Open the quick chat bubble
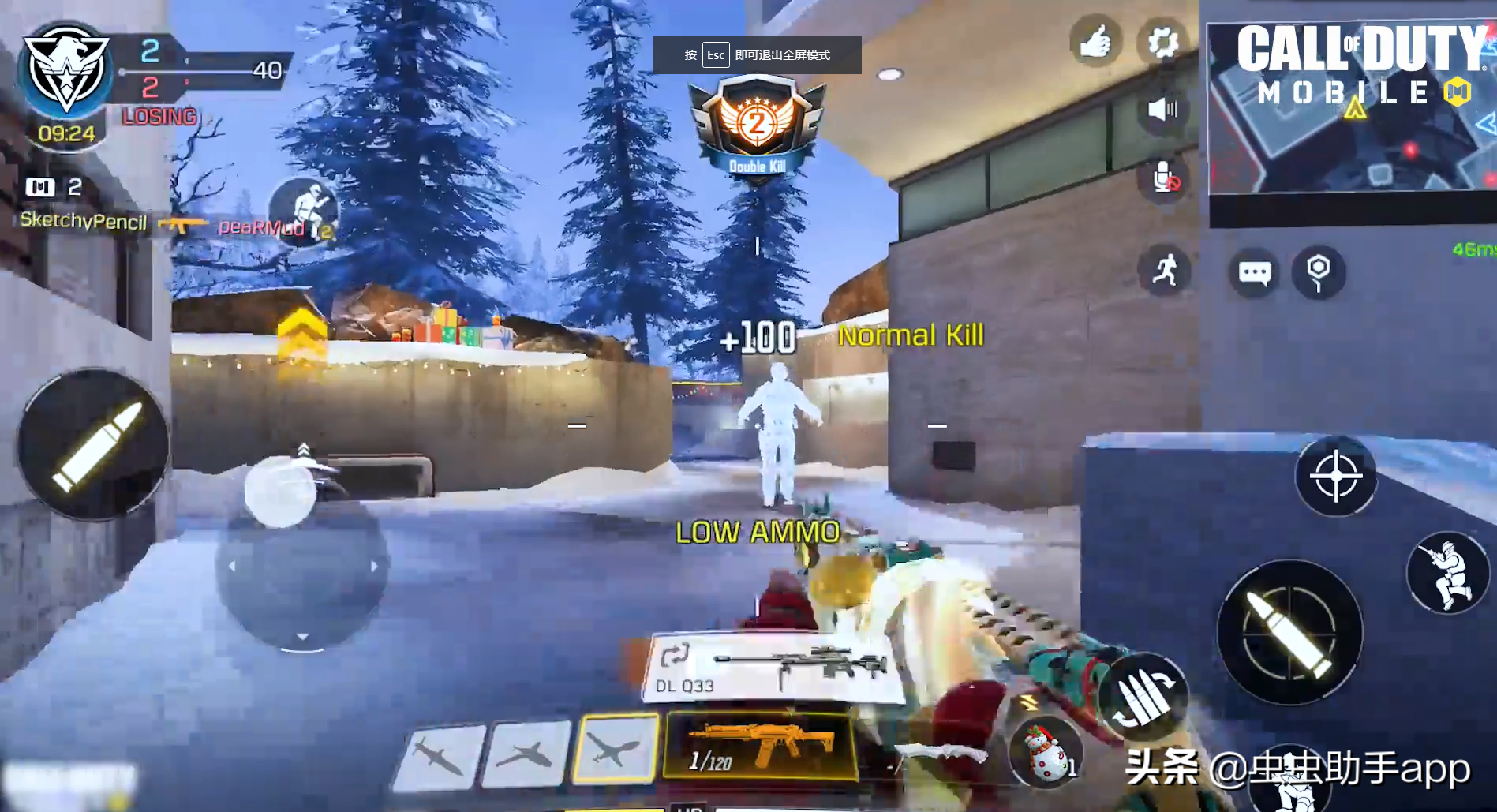 tap(1254, 273)
